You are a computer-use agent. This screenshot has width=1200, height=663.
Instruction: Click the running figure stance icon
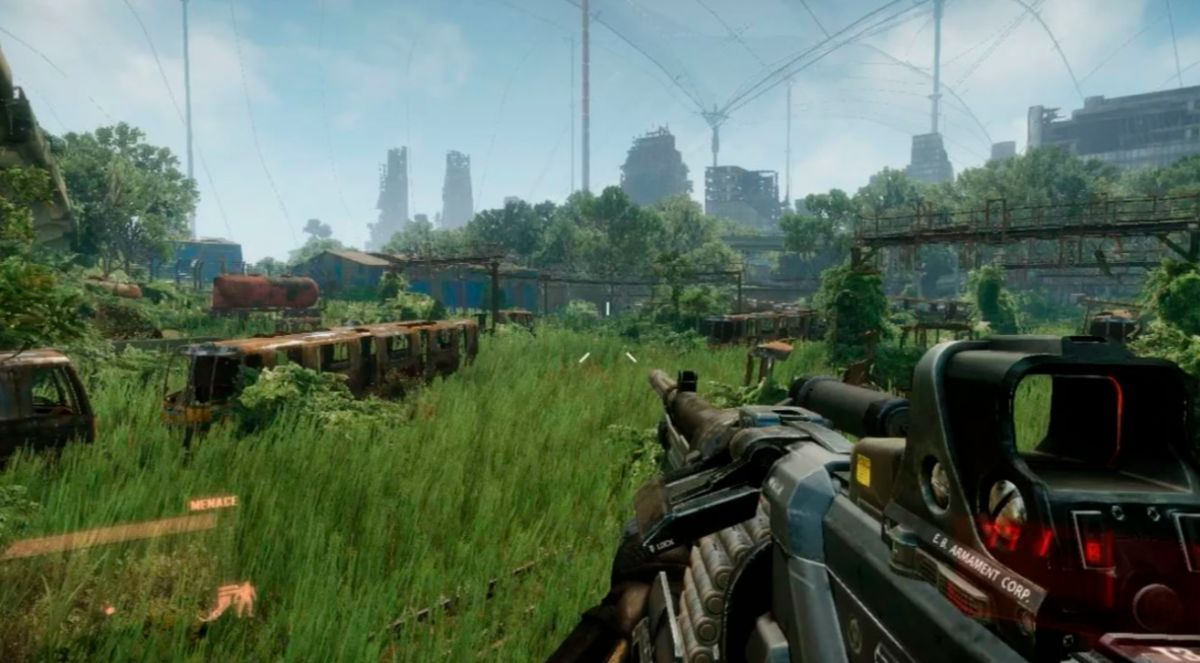231,600
